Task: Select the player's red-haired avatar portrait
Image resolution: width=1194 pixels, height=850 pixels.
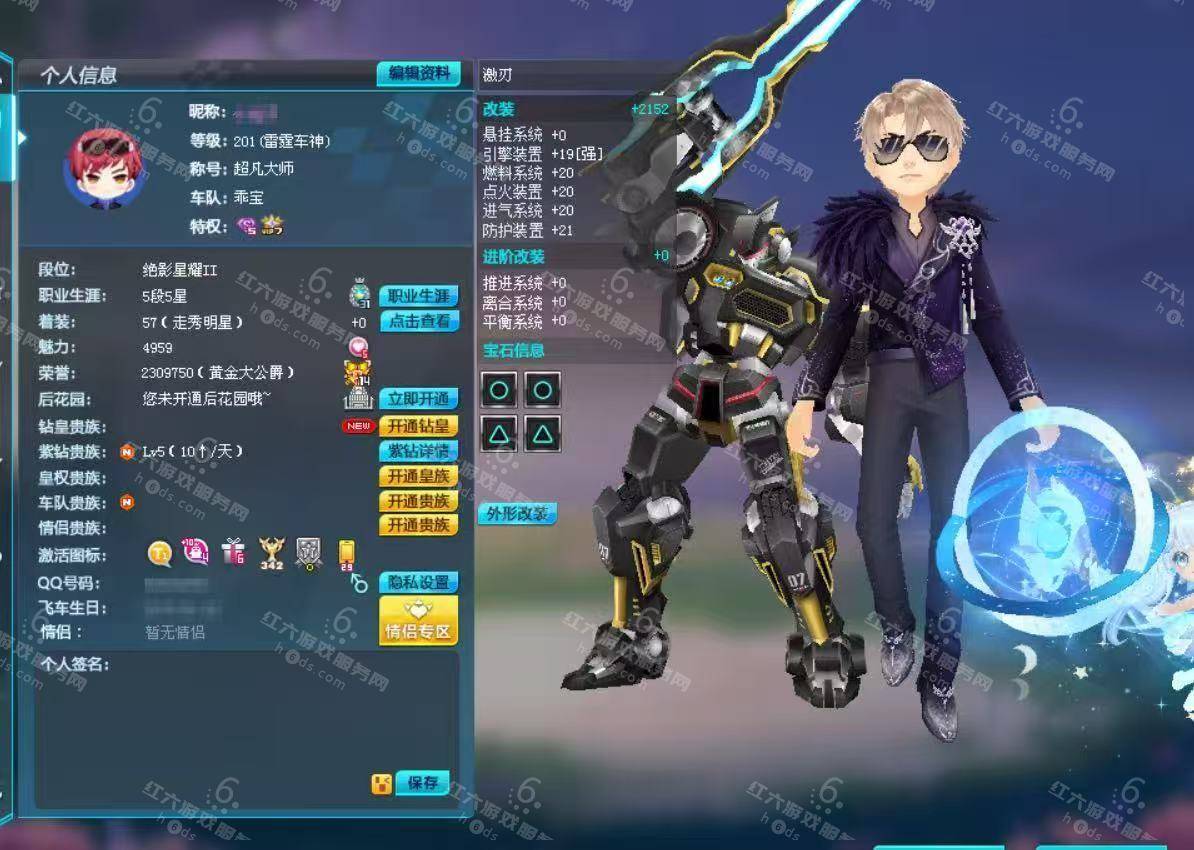Action: click(100, 168)
